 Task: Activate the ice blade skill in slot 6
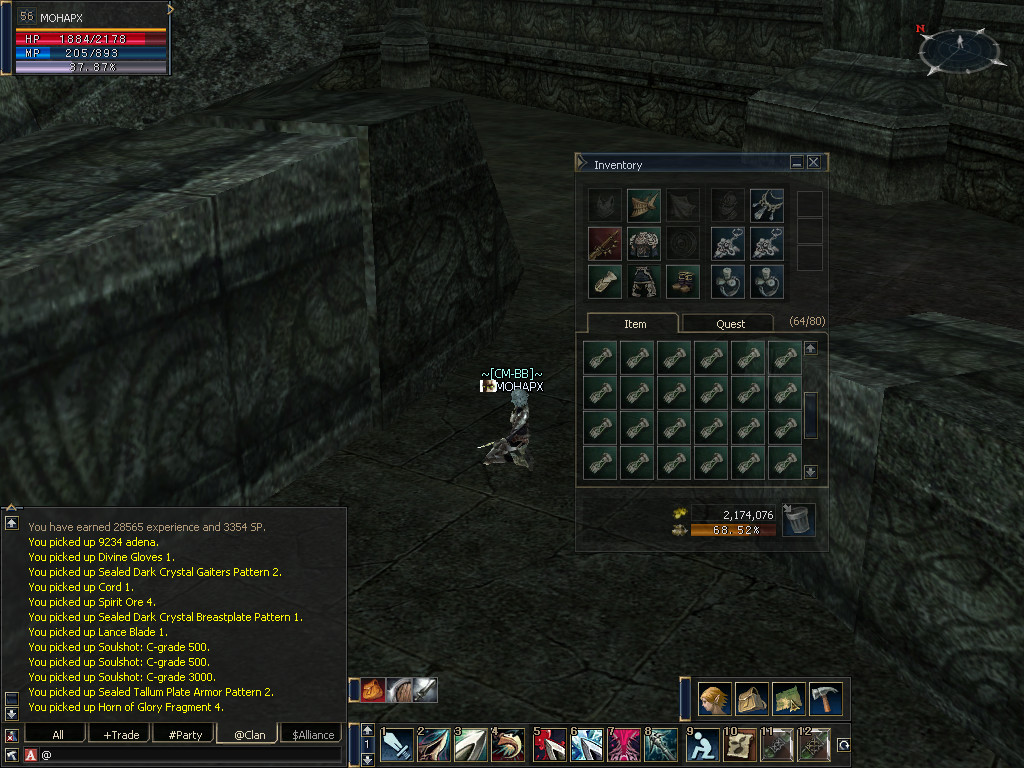point(587,746)
